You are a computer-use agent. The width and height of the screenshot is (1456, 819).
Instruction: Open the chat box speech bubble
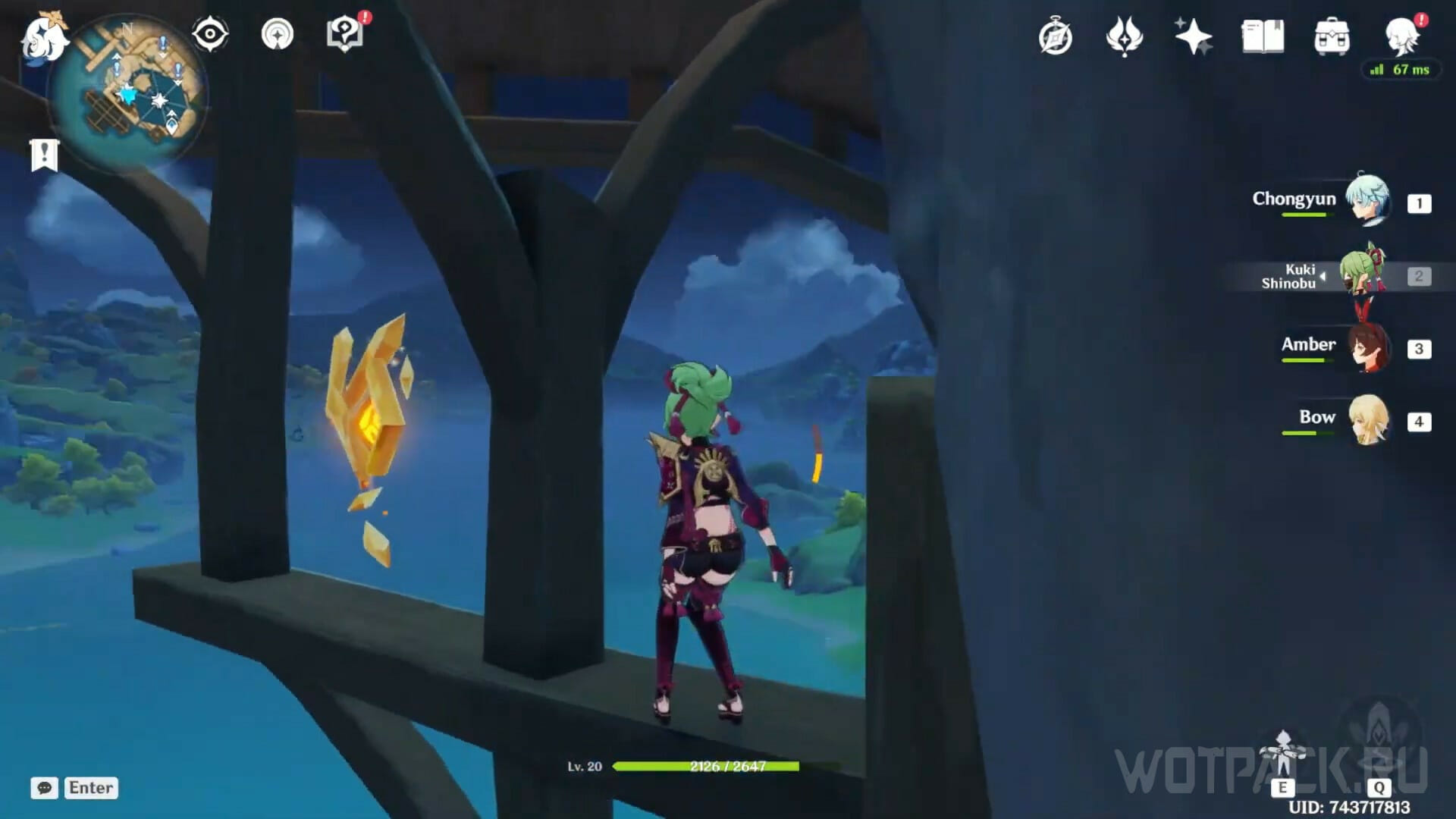tap(44, 788)
